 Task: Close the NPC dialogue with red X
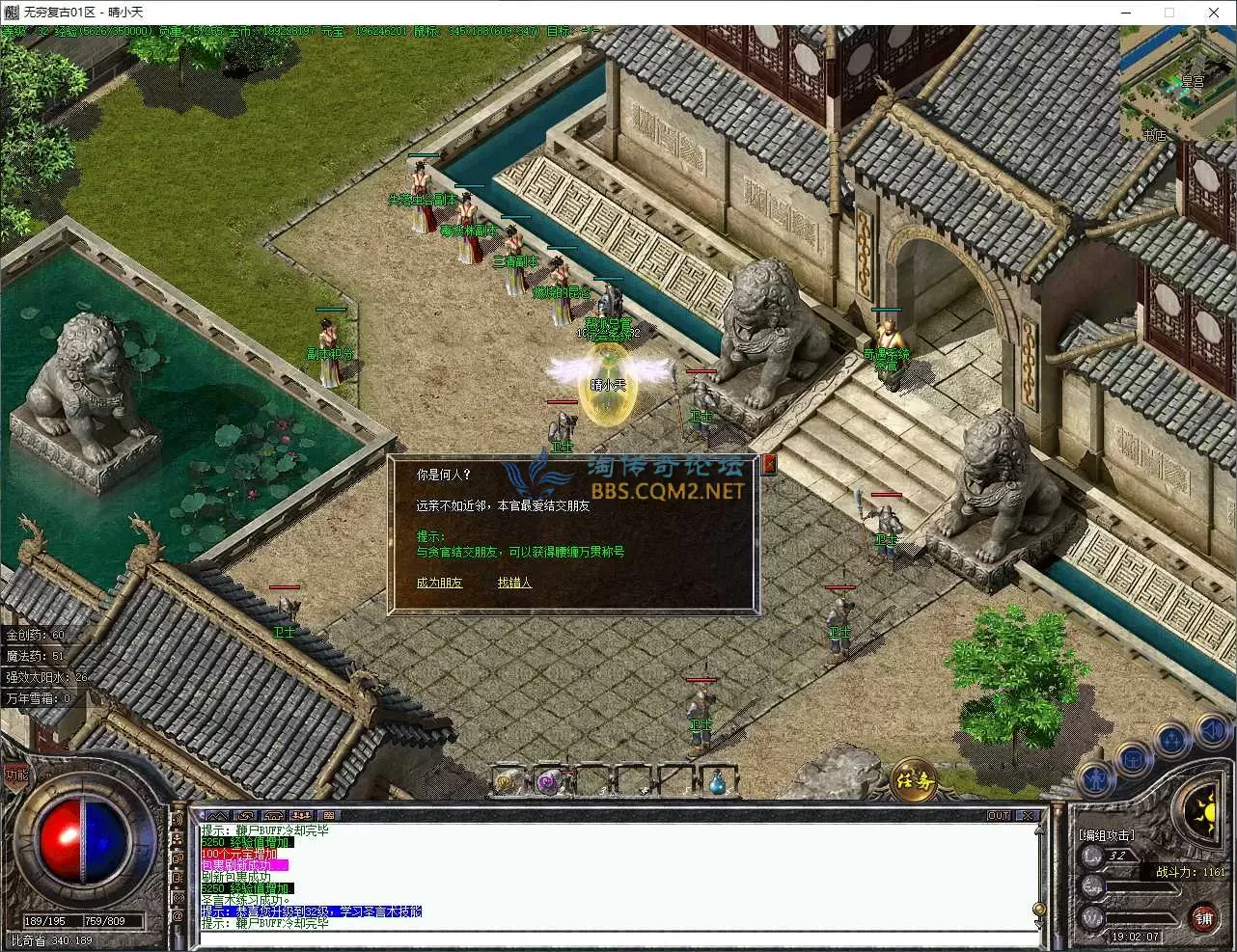coord(769,465)
